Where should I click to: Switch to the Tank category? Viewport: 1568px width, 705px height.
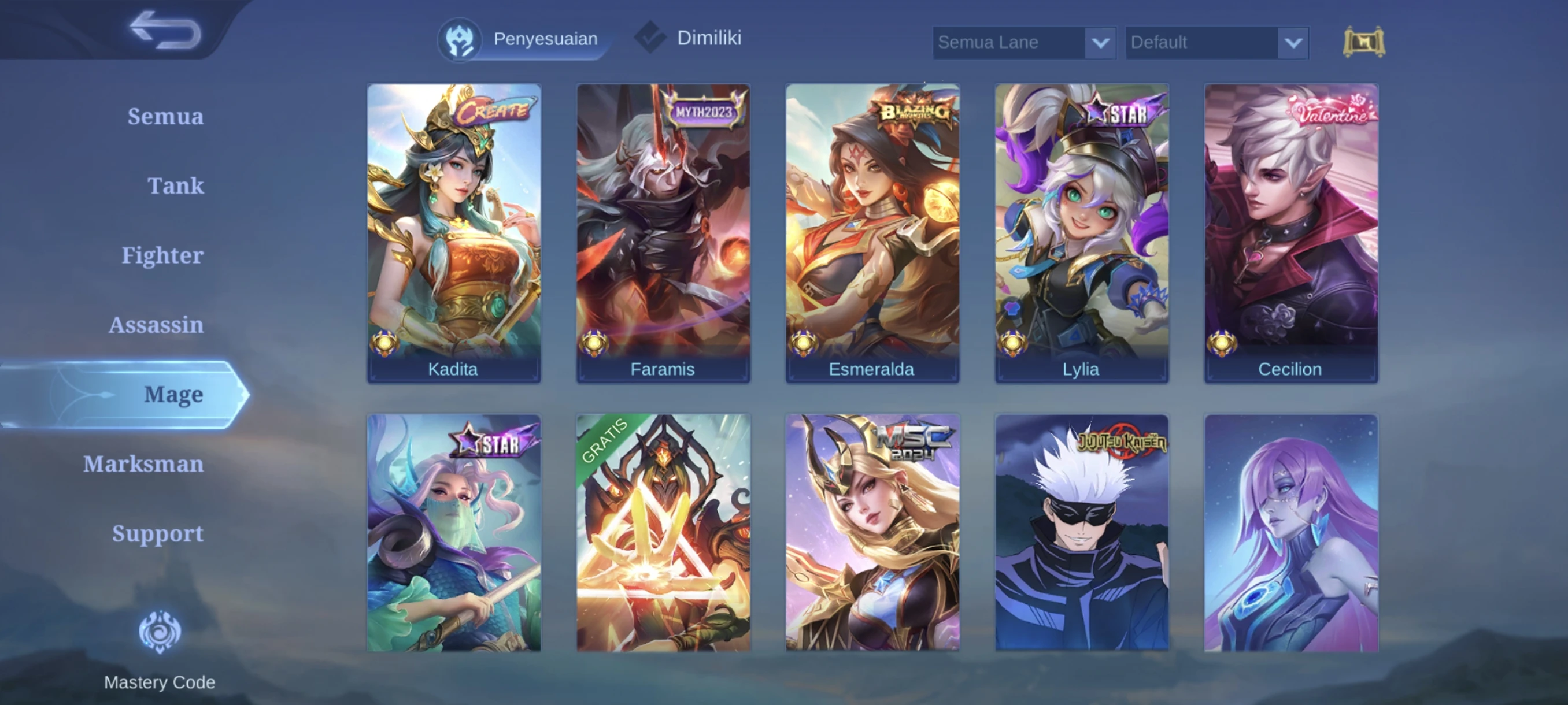pyautogui.click(x=175, y=185)
